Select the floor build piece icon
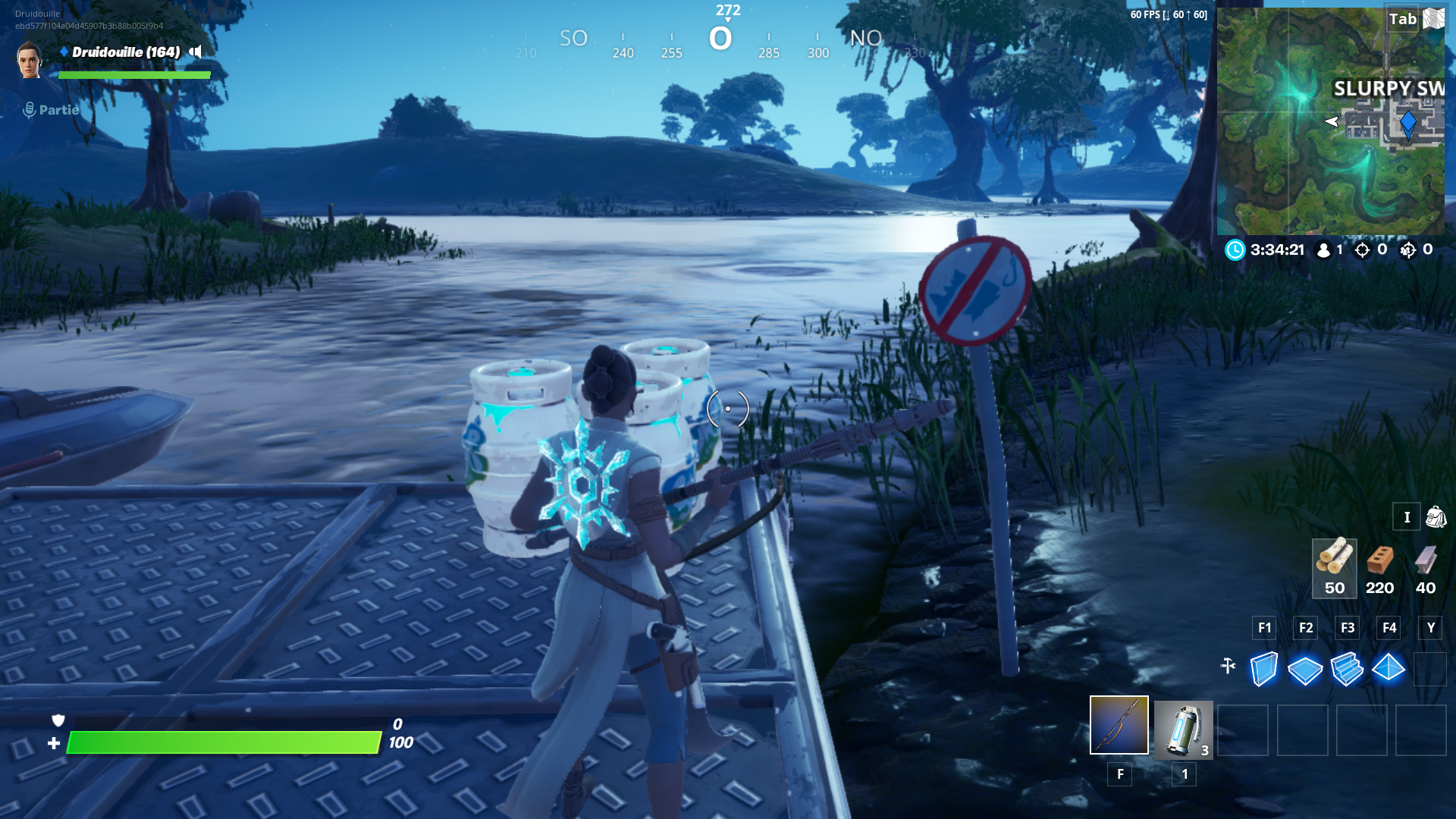 [x=1306, y=669]
